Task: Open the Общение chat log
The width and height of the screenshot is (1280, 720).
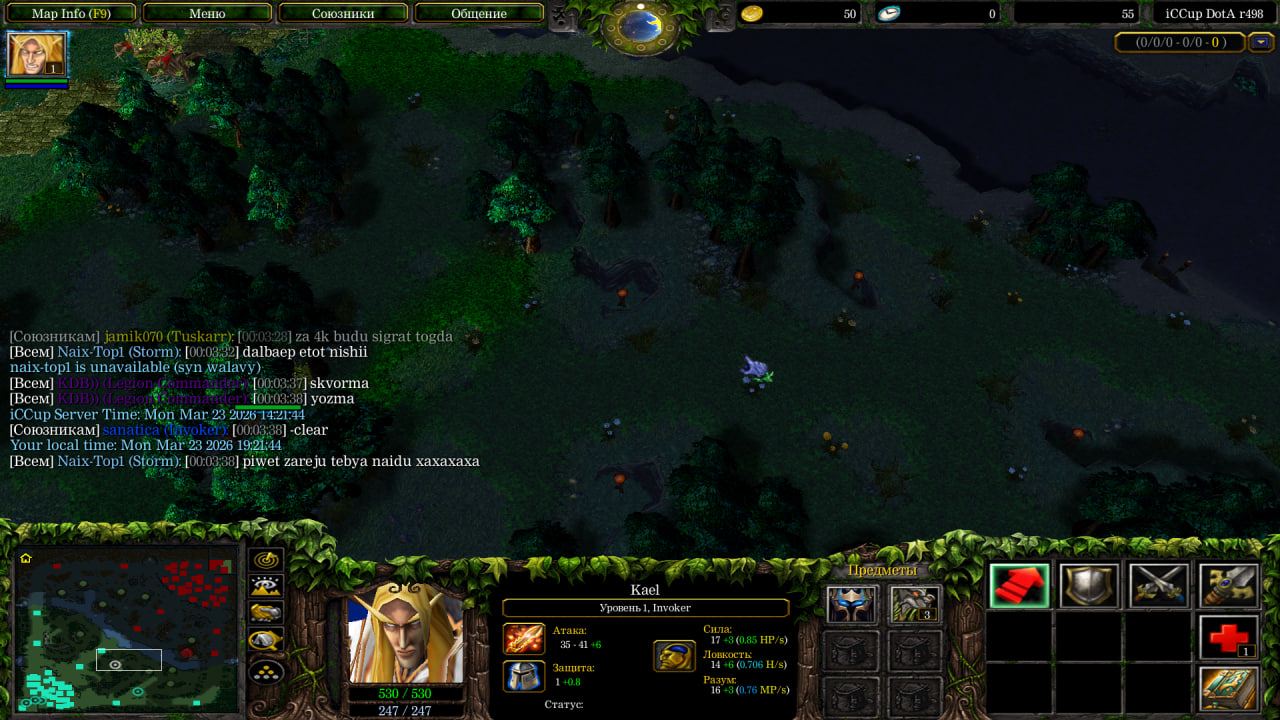Action: coord(479,14)
